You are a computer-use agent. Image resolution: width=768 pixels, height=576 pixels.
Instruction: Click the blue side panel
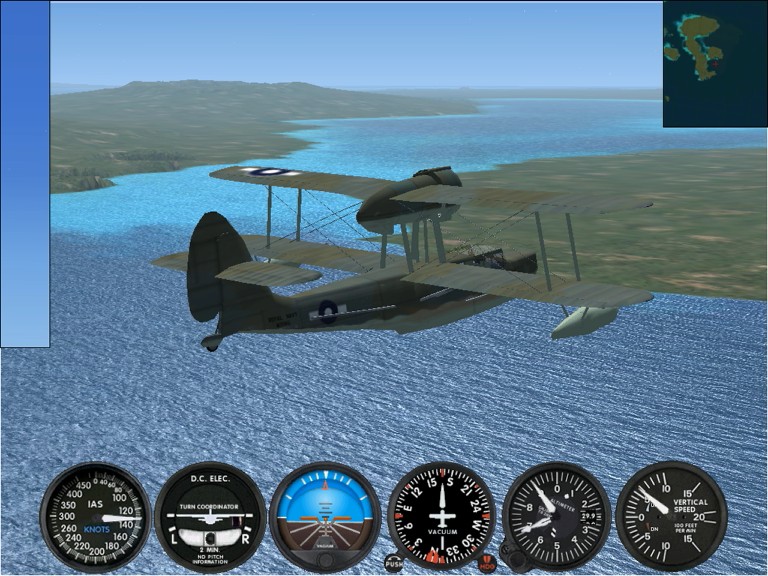coord(25,174)
